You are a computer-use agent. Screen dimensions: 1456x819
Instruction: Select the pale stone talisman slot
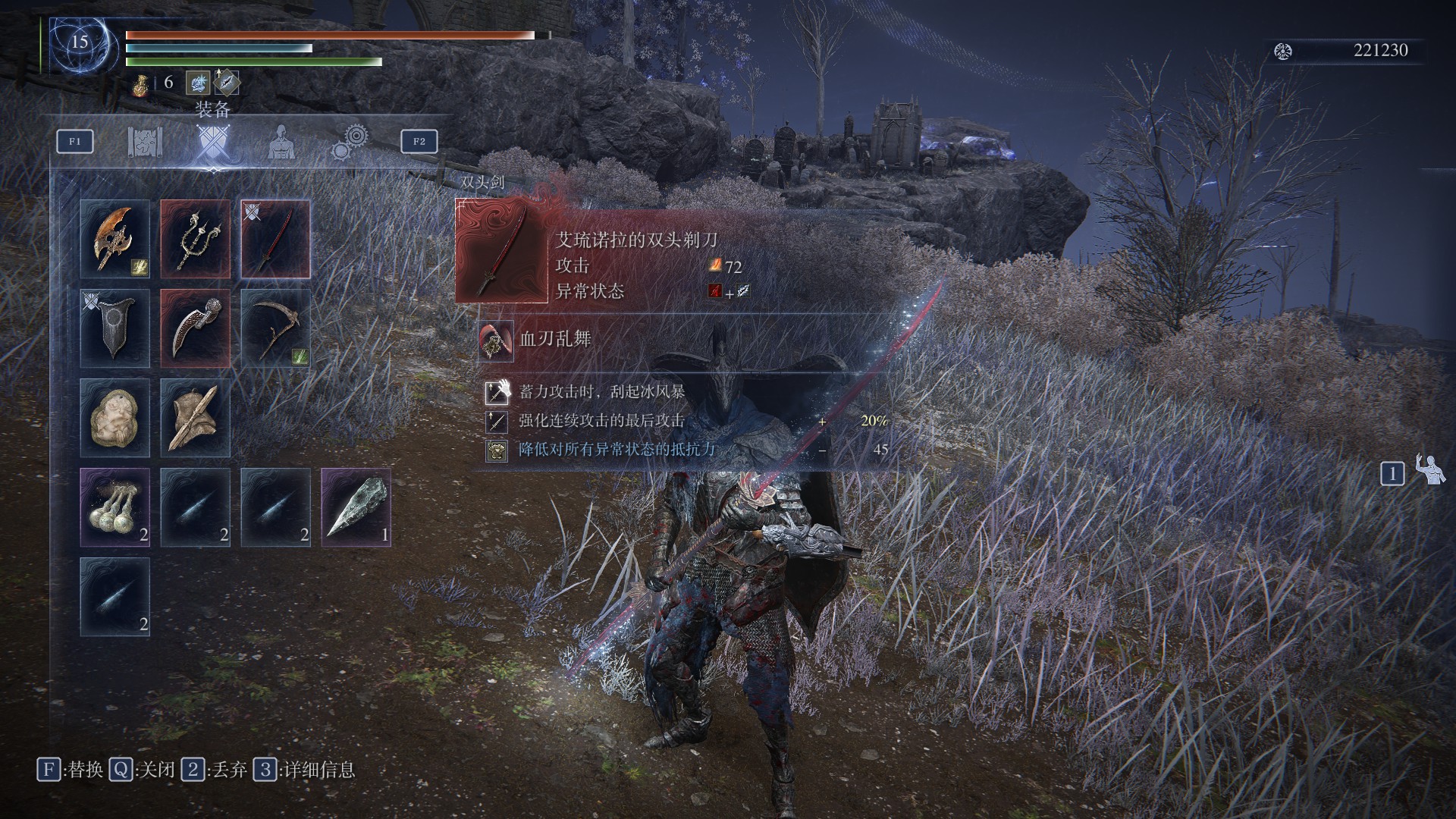[115, 418]
